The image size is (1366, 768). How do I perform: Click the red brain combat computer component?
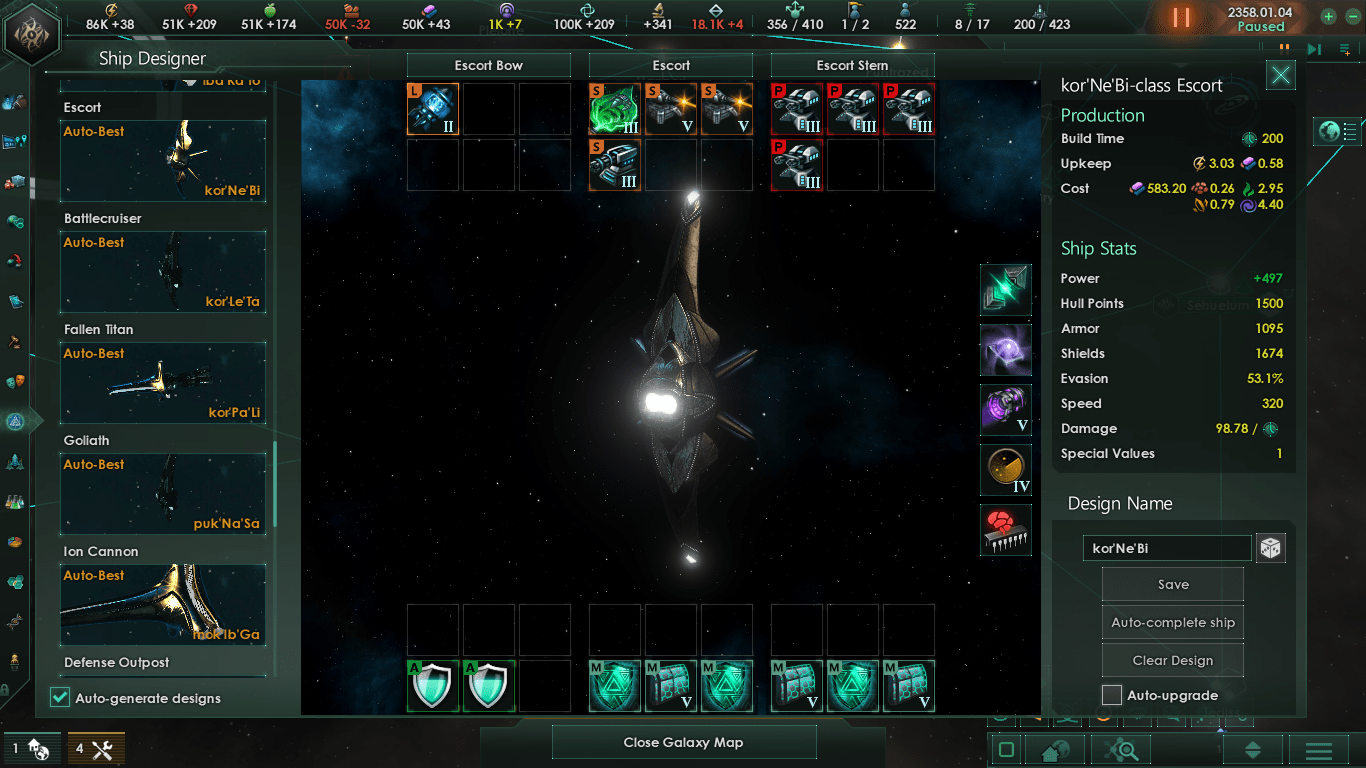pyautogui.click(x=1006, y=530)
